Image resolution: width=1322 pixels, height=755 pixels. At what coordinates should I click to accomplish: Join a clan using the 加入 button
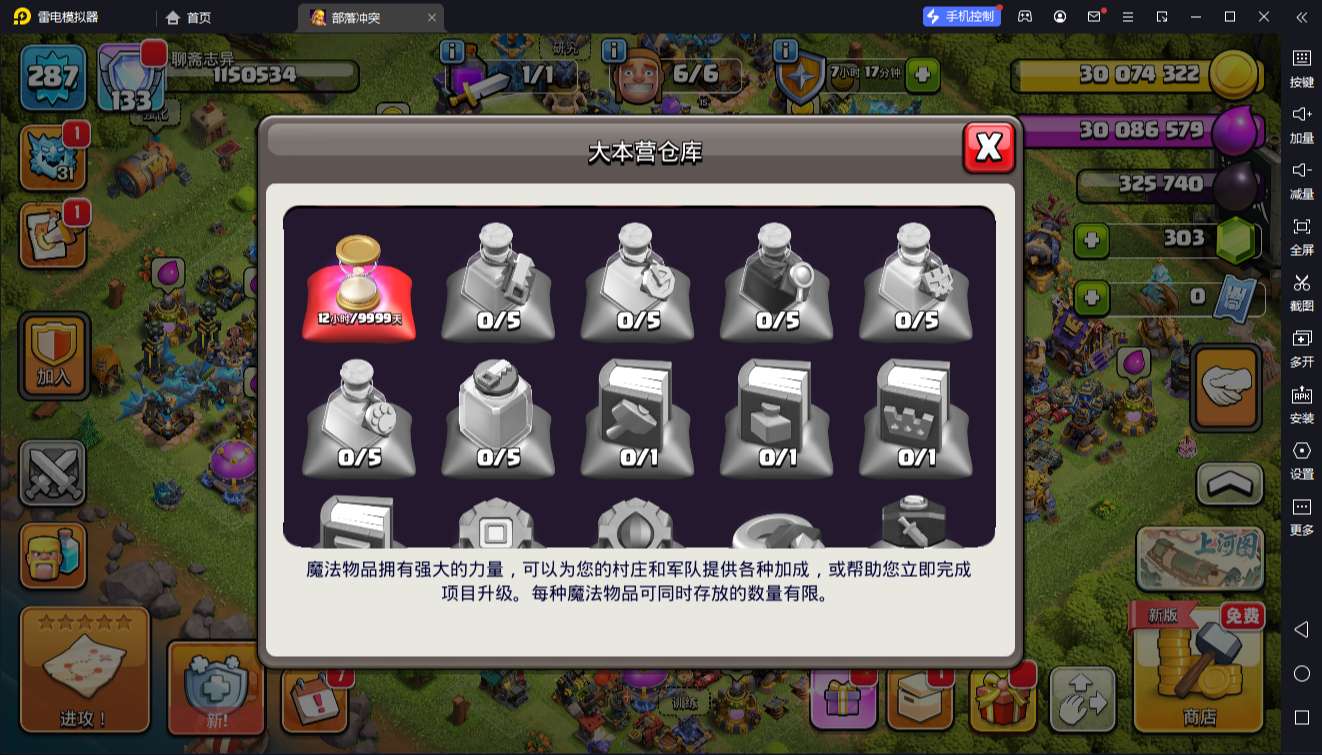click(x=53, y=355)
